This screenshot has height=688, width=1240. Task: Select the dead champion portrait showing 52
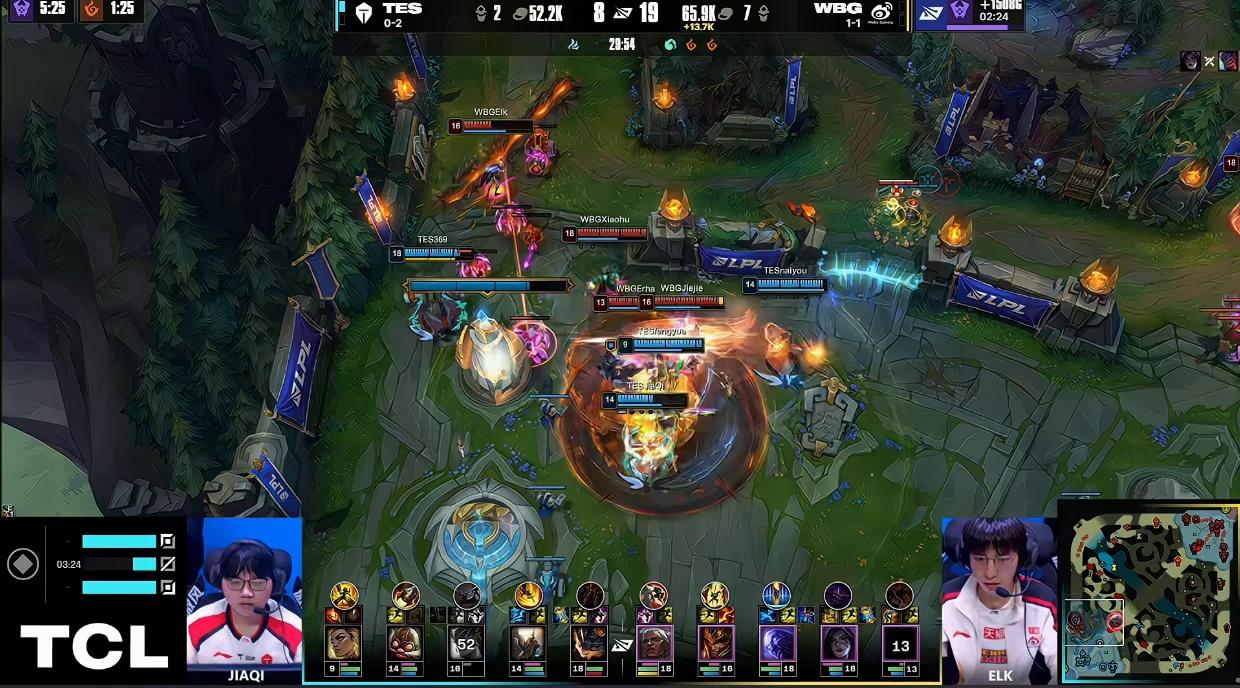(x=466, y=642)
